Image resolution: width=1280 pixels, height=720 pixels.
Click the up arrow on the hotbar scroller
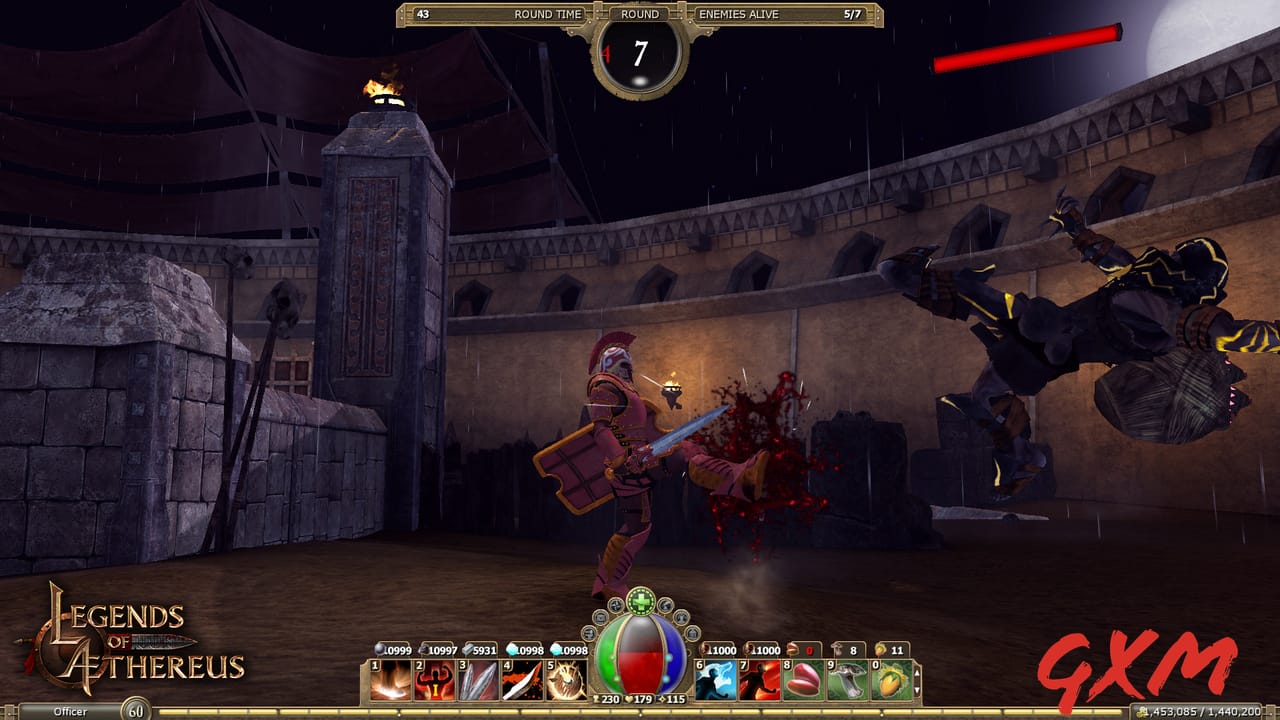tap(918, 673)
